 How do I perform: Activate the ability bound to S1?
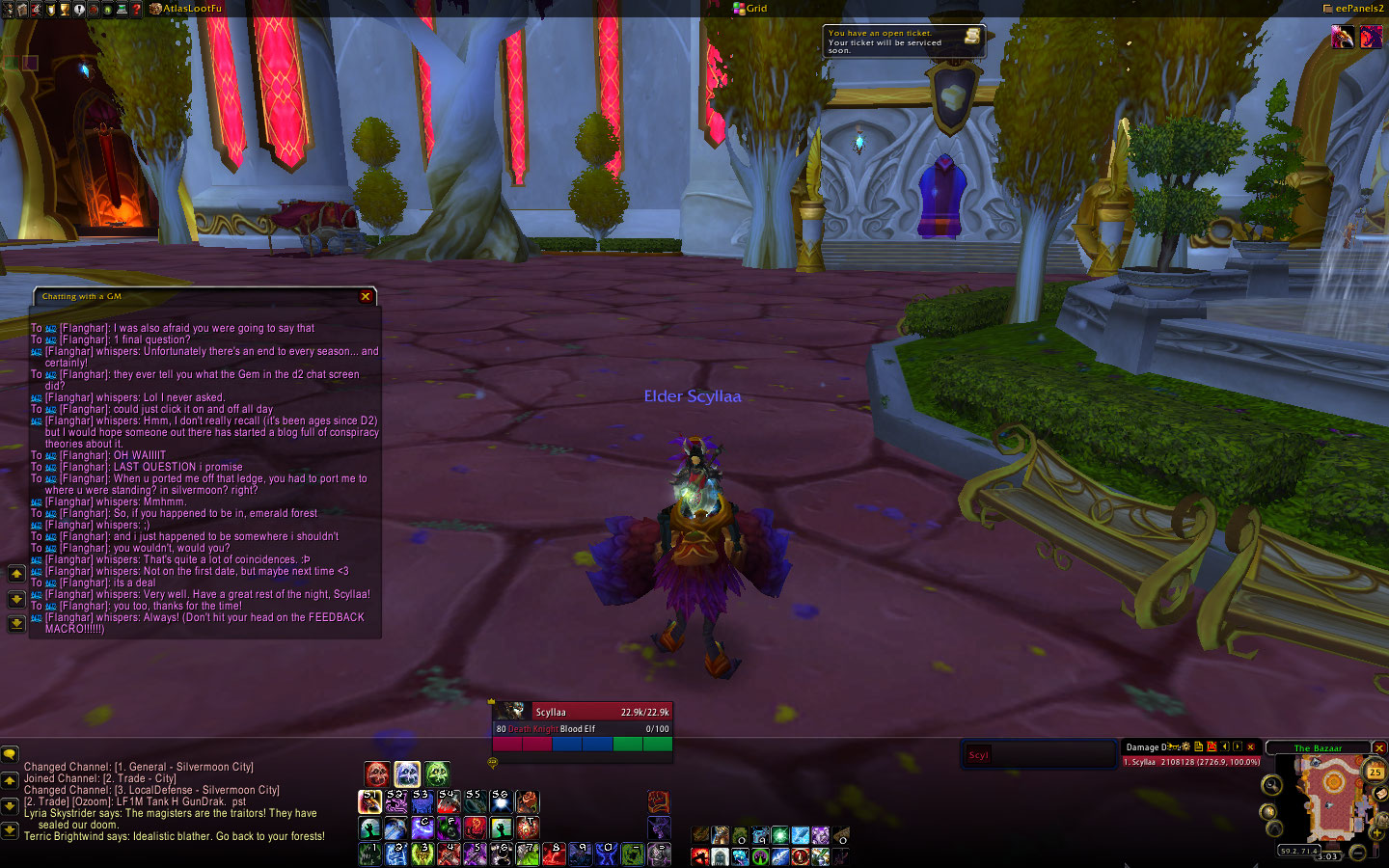370,802
